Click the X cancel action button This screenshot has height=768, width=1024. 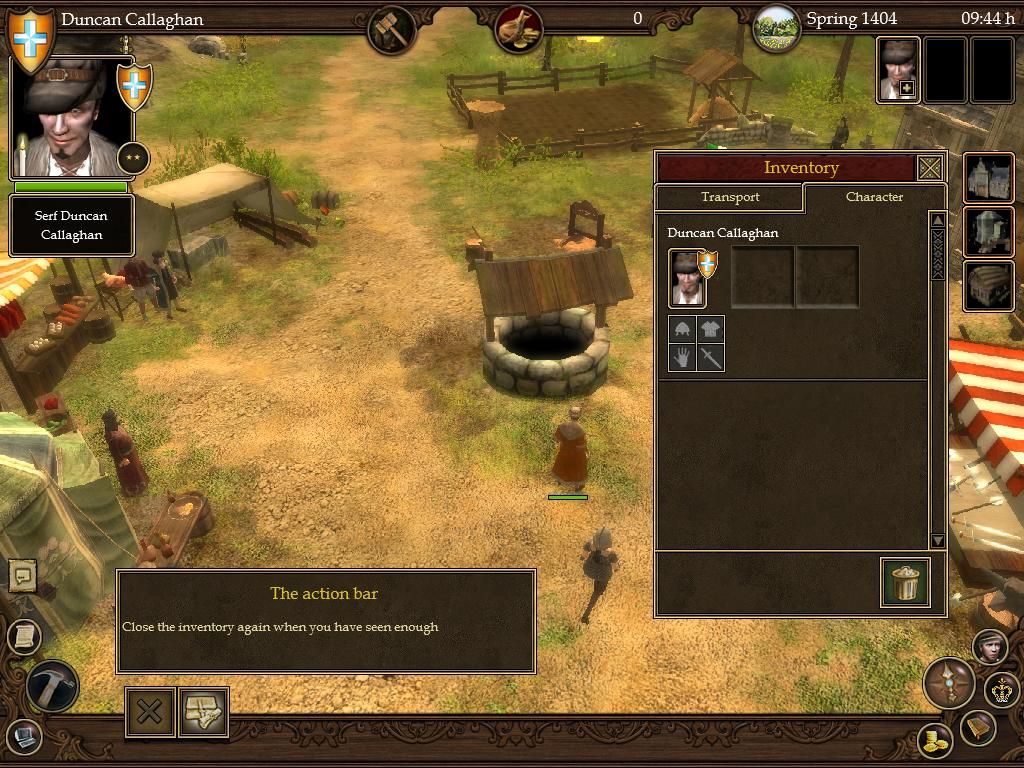click(150, 712)
